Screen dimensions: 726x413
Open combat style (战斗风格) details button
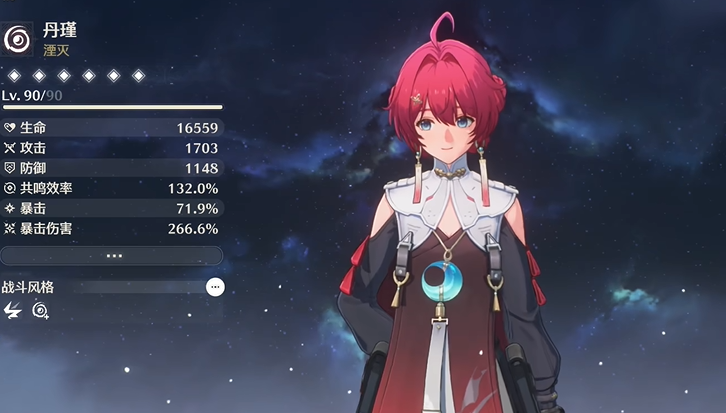pos(215,287)
